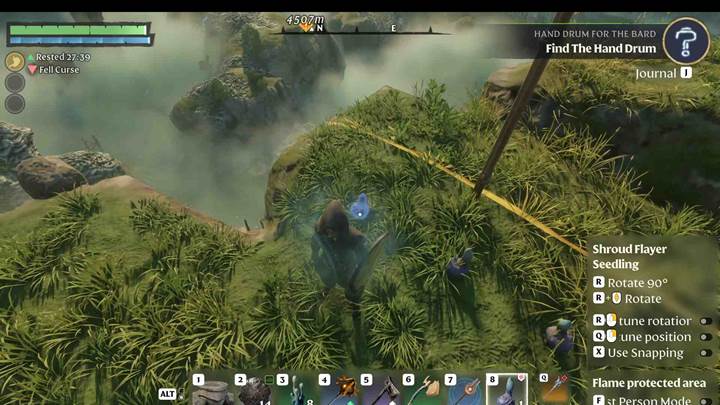
Task: Select hotbar slot 3 item
Action: click(x=296, y=391)
